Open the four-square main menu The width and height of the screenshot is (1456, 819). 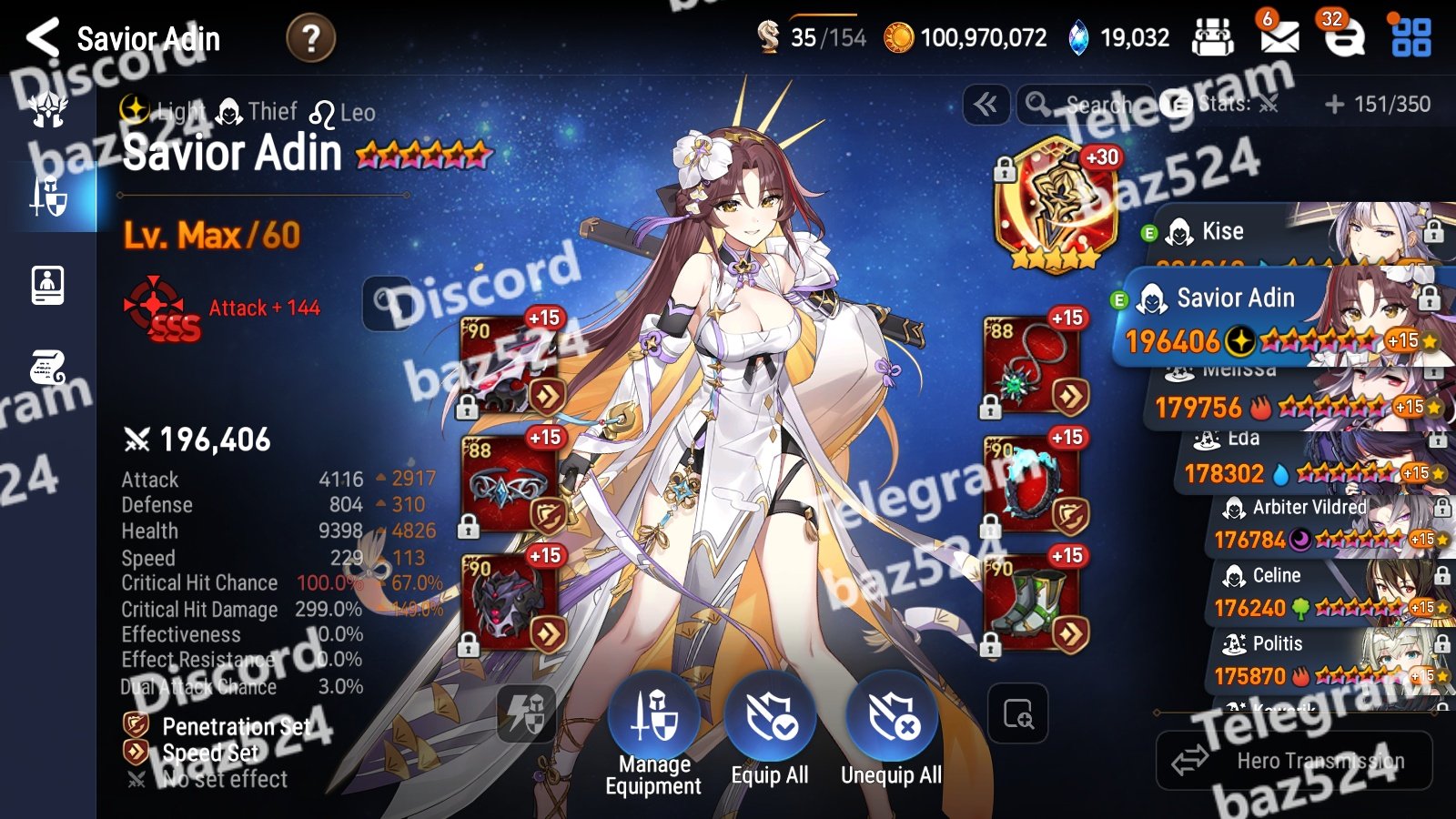click(1410, 37)
